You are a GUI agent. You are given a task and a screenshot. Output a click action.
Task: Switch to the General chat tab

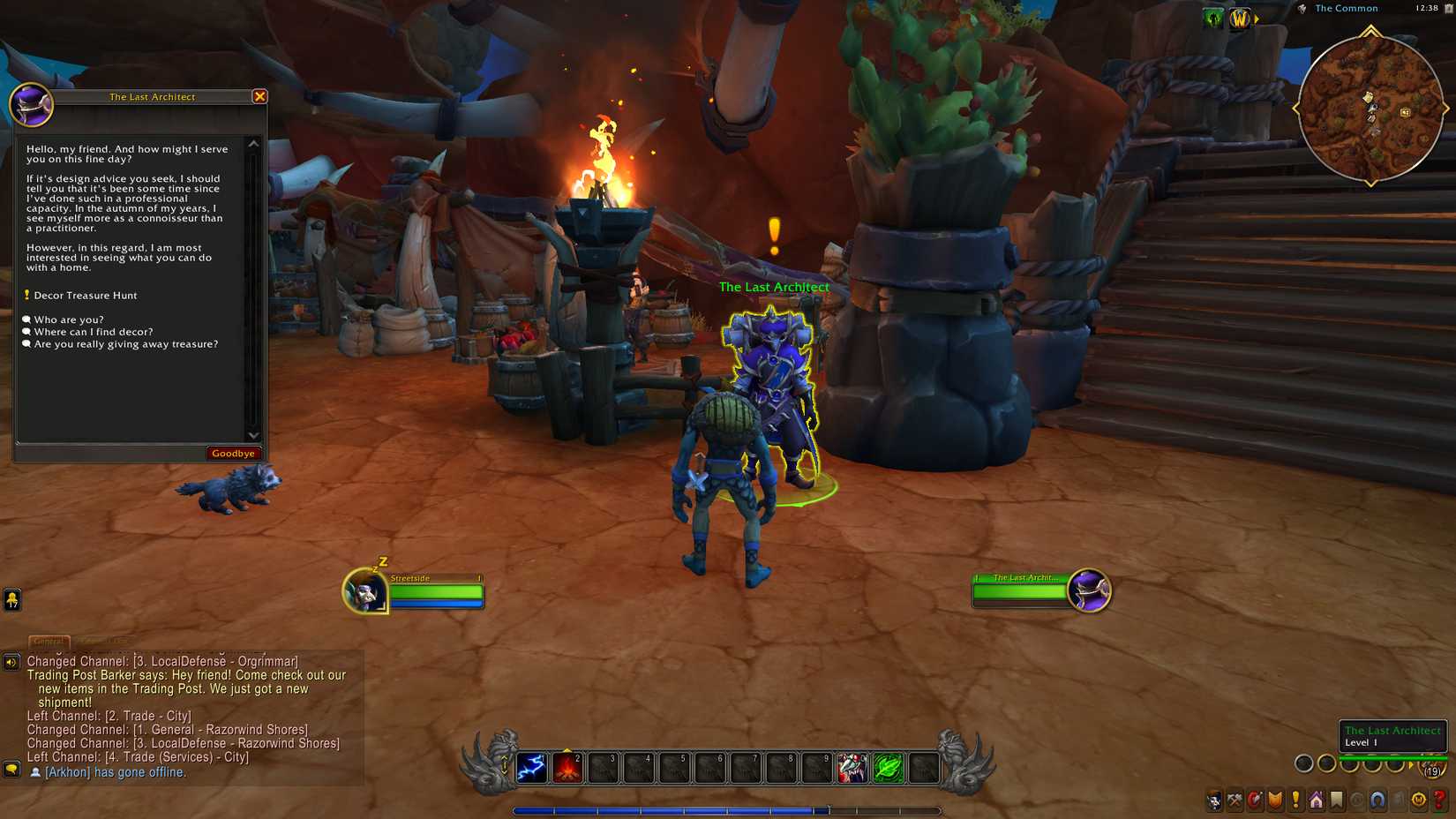coord(49,643)
